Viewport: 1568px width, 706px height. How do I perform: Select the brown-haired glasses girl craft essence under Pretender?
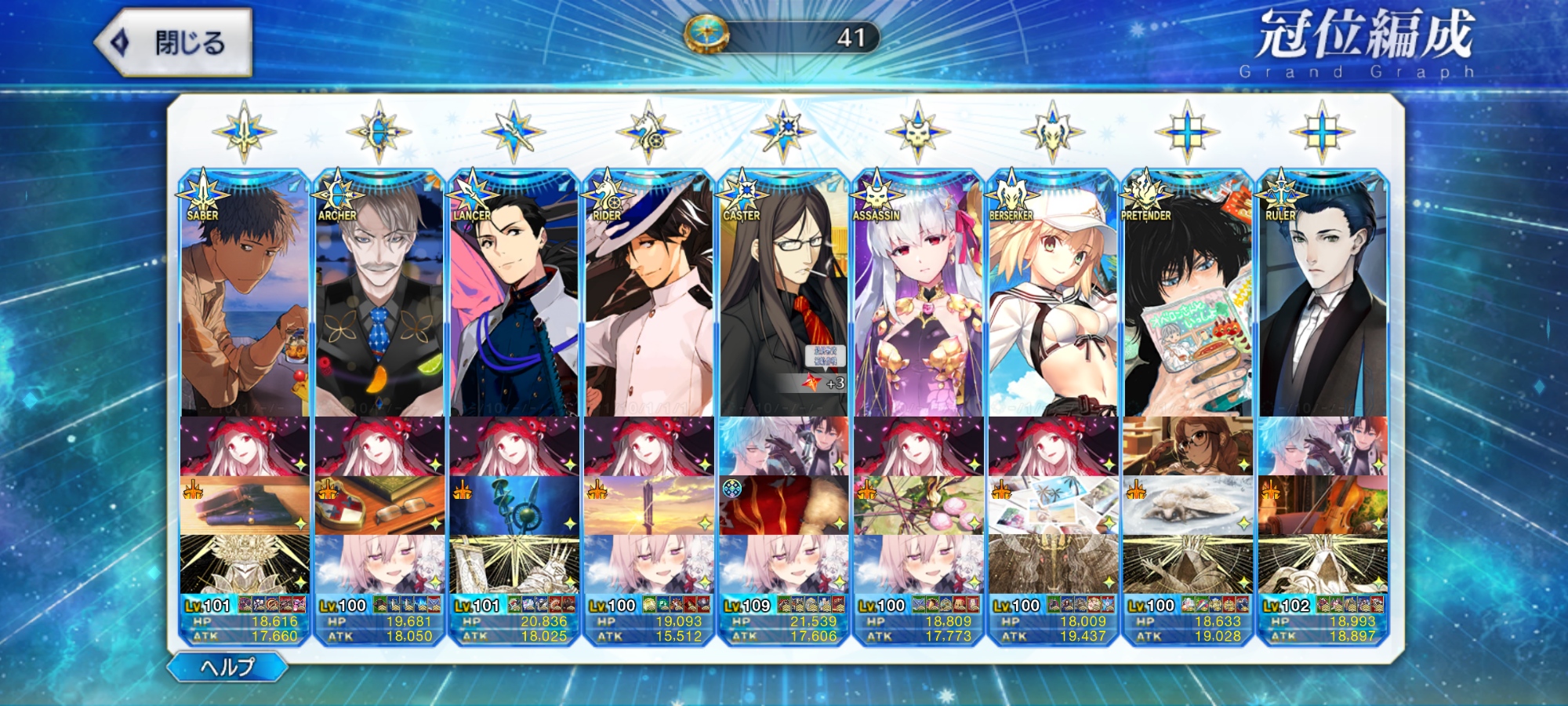pos(1188,446)
